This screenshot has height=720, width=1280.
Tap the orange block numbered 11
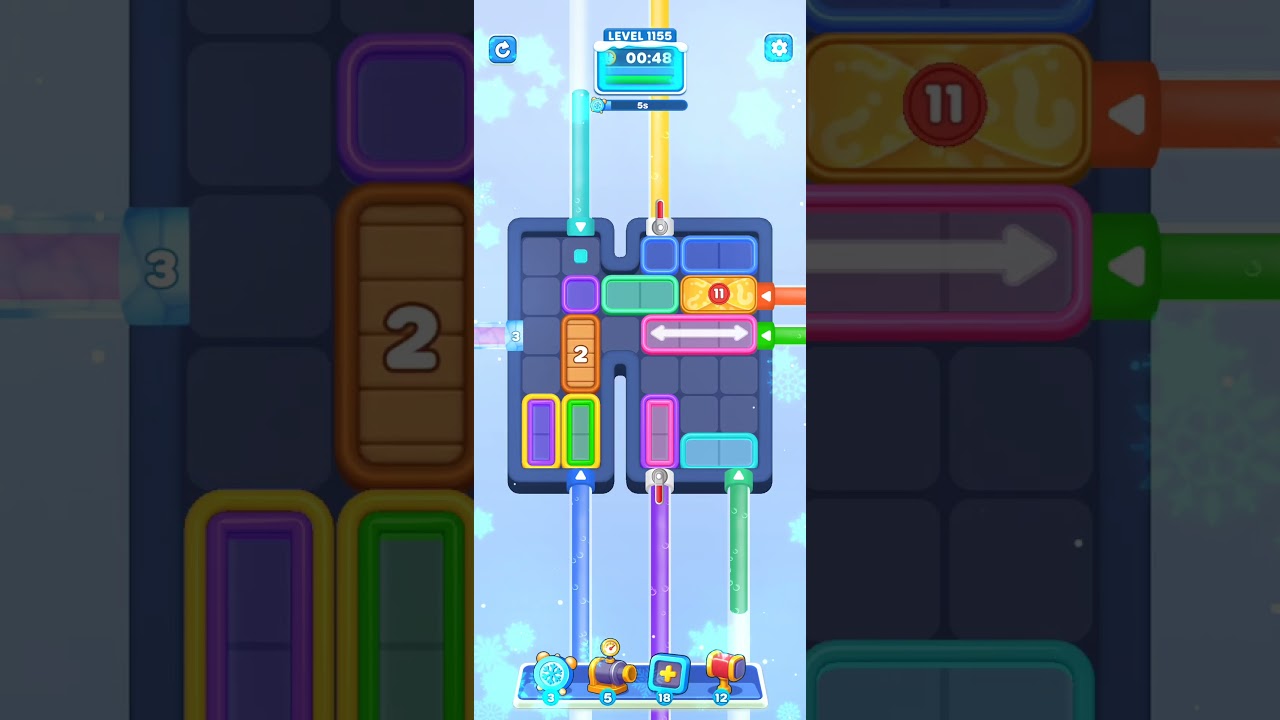pyautogui.click(x=718, y=294)
